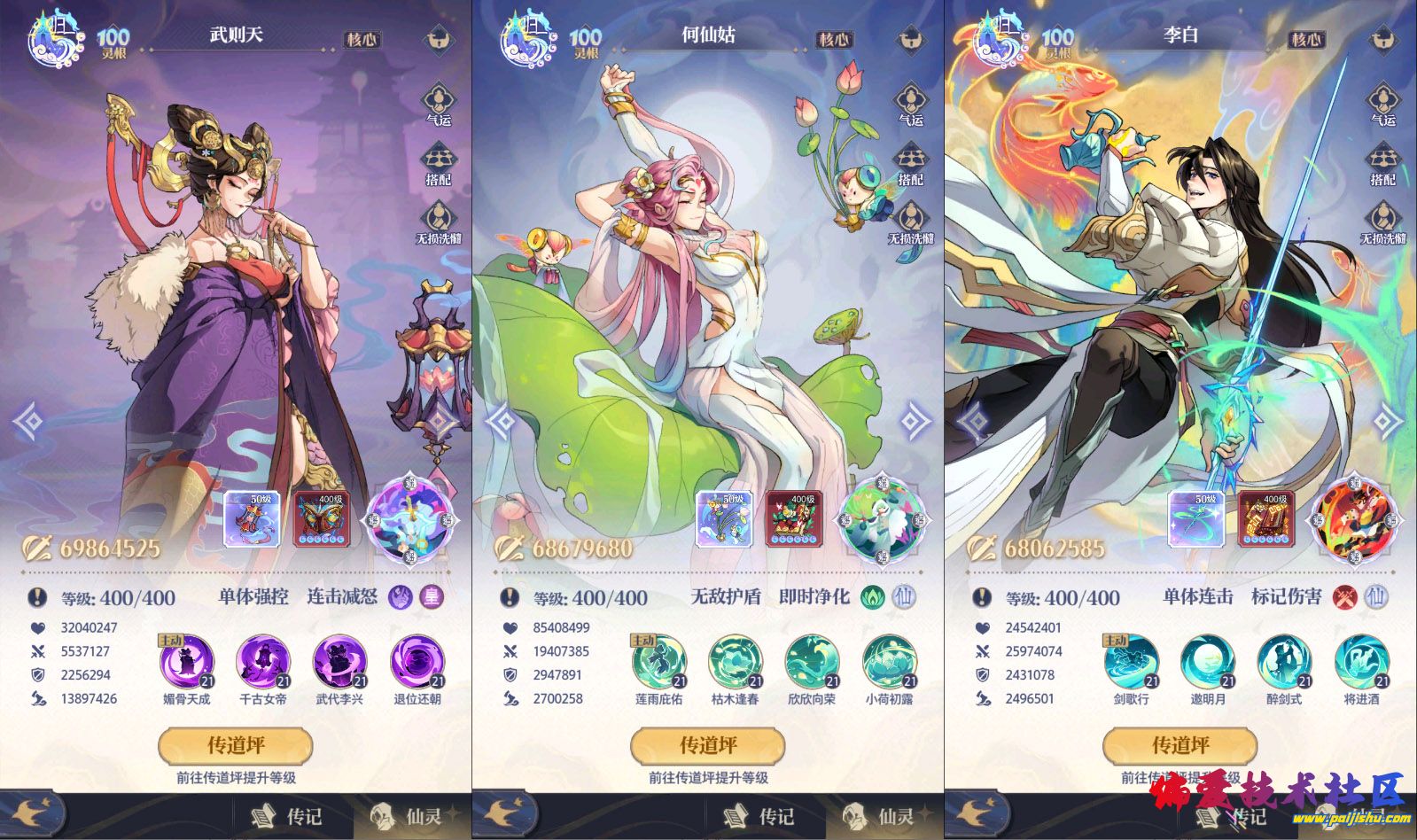Go to 传道坪 from 何仙姑's panel

coord(708,745)
